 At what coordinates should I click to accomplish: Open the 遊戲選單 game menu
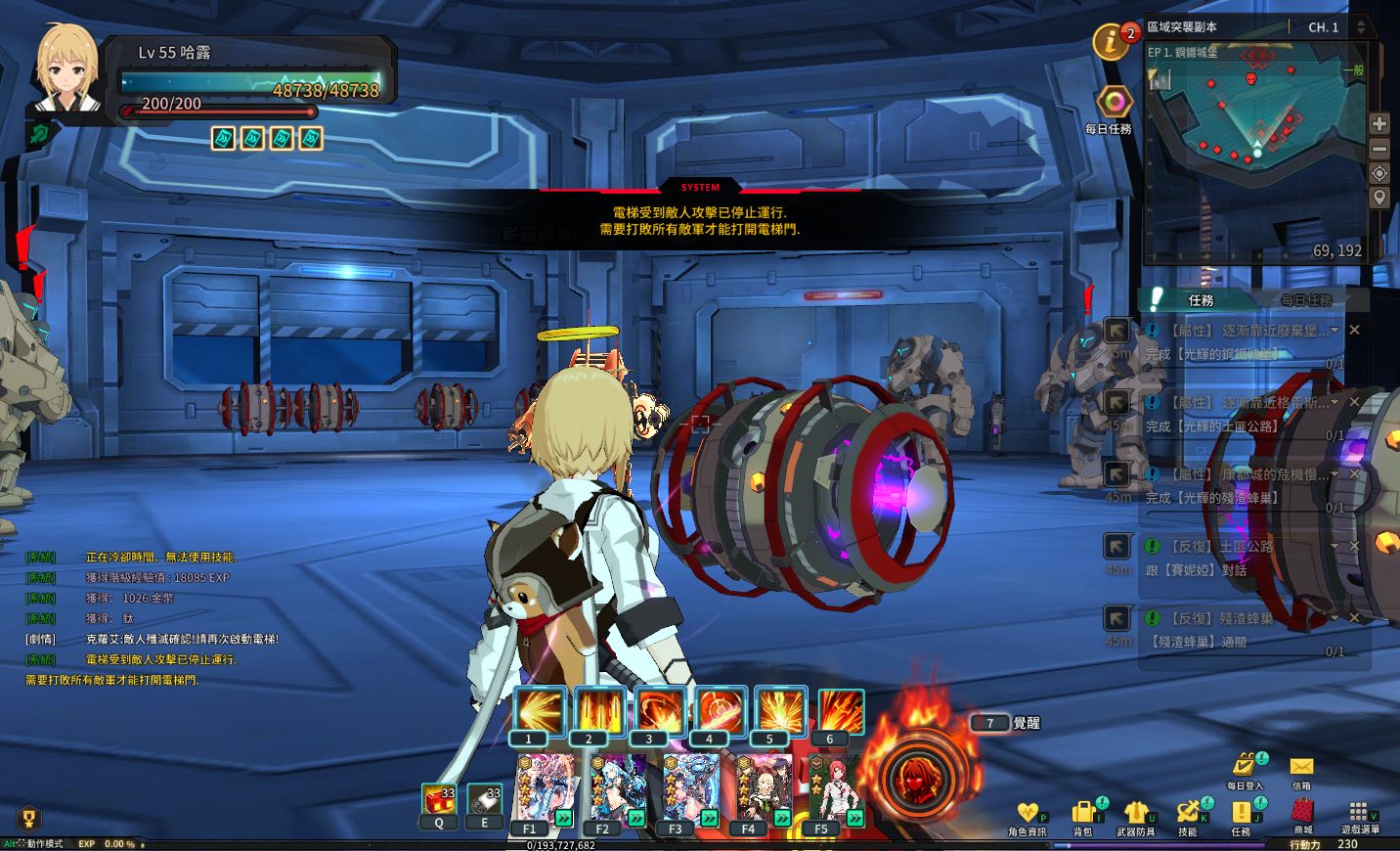click(x=1358, y=812)
